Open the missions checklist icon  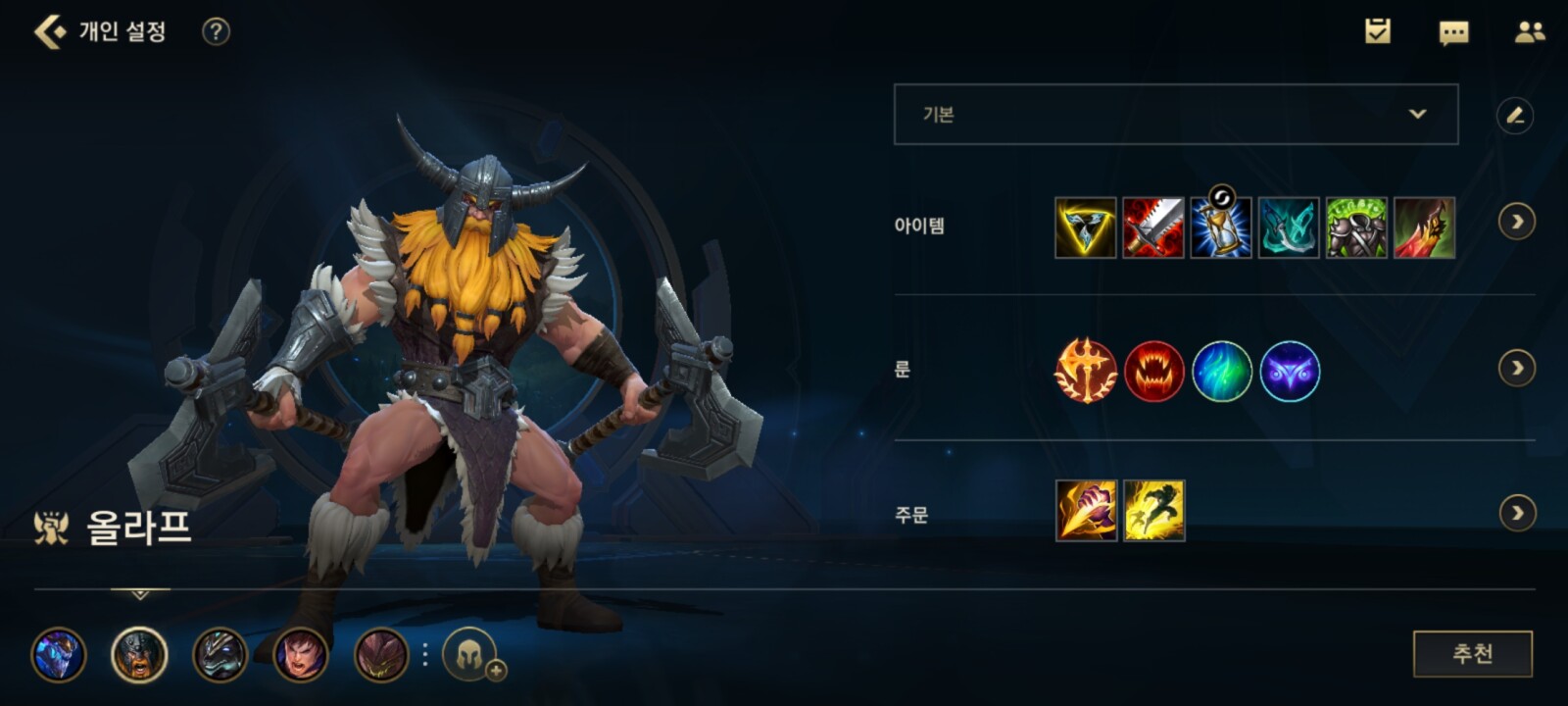[1378, 31]
